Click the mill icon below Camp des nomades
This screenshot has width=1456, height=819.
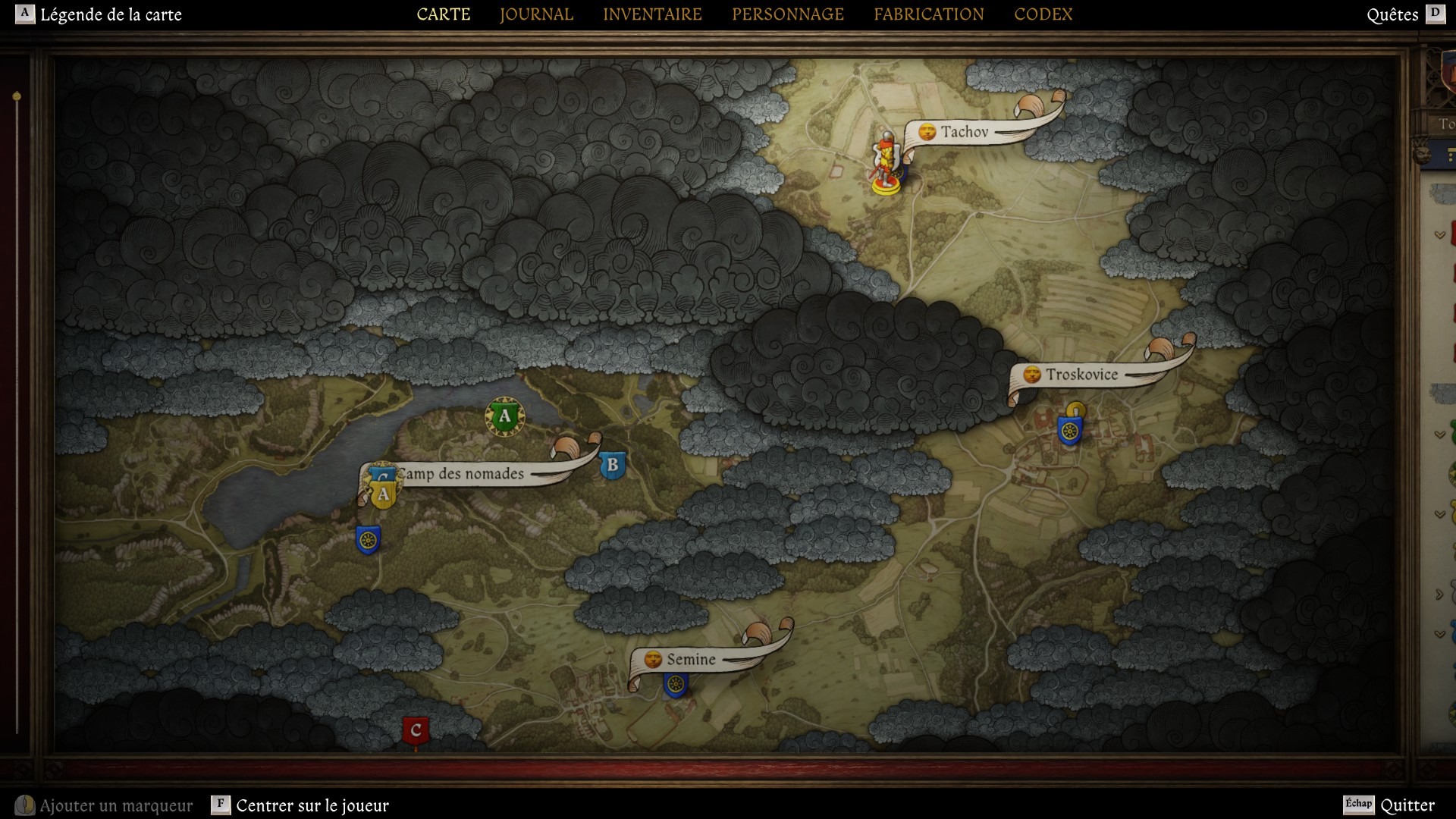tap(369, 539)
